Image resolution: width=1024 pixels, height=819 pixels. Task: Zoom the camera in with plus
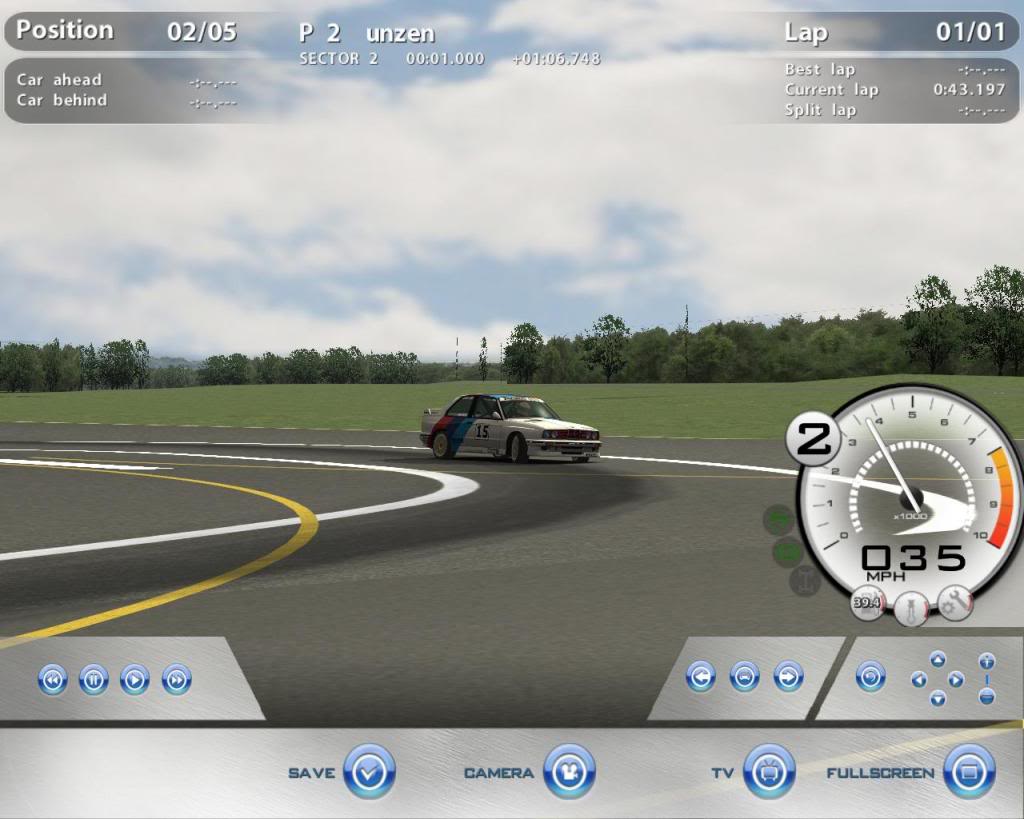pyautogui.click(x=987, y=662)
